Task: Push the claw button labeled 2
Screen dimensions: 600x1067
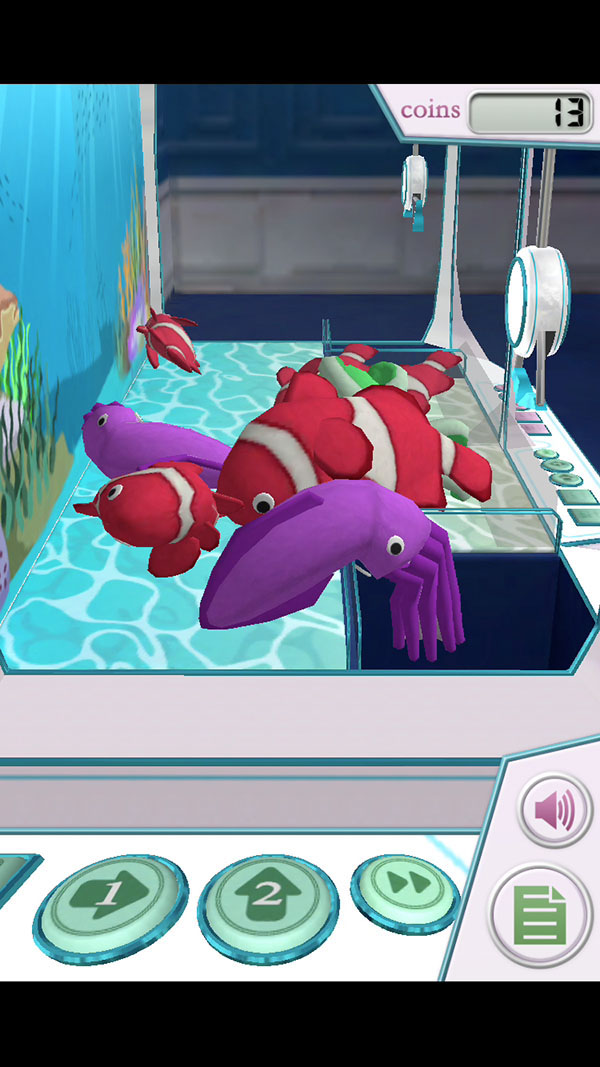Action: coord(267,897)
